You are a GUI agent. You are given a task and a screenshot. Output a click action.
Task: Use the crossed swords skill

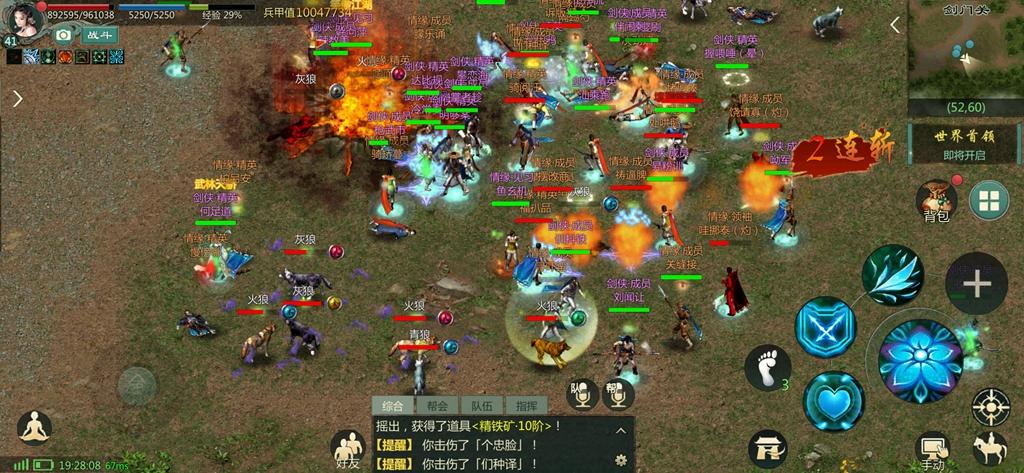pyautogui.click(x=825, y=327)
